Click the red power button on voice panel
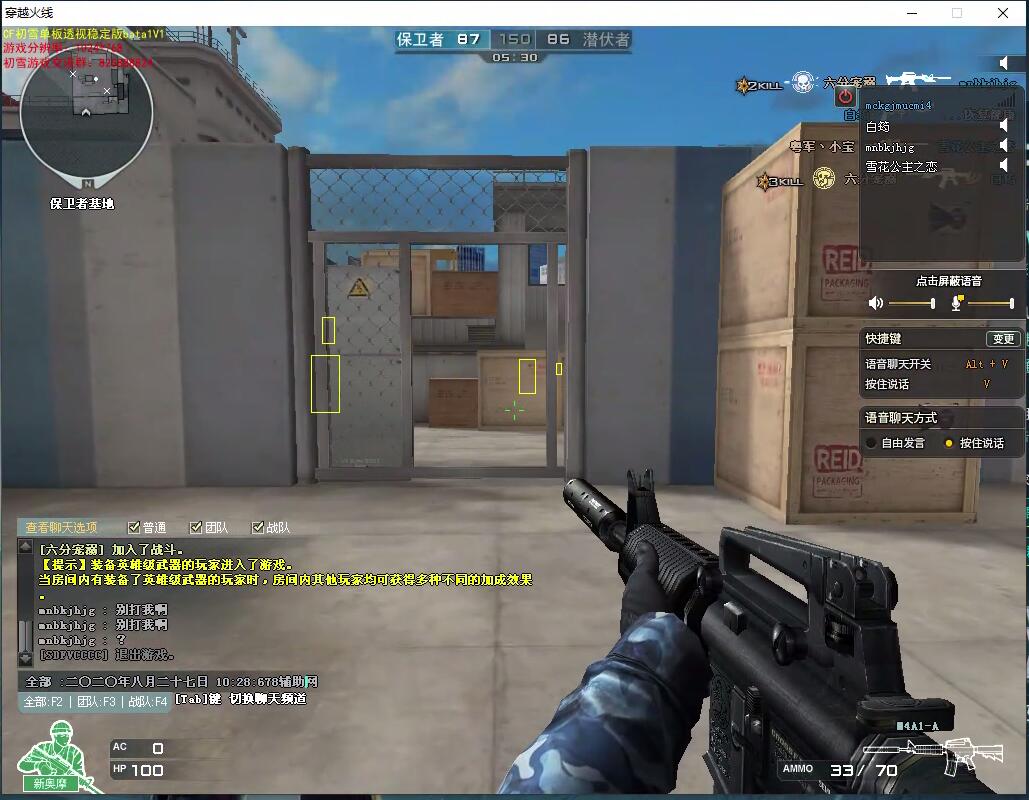1029x800 pixels. point(845,96)
